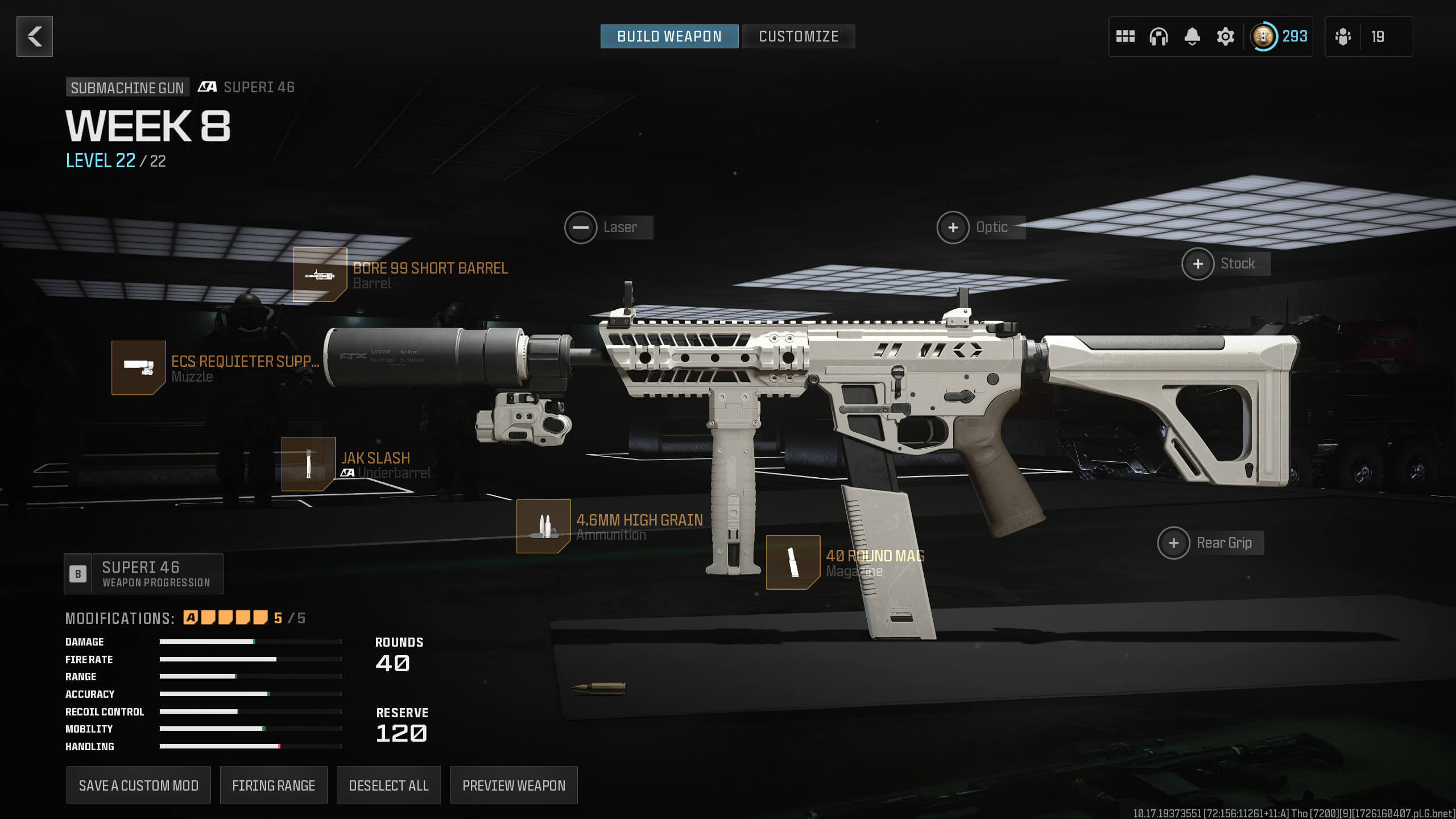Select the Bore 99 Short Barrel slot
The width and height of the screenshot is (1456, 819).
(320, 275)
